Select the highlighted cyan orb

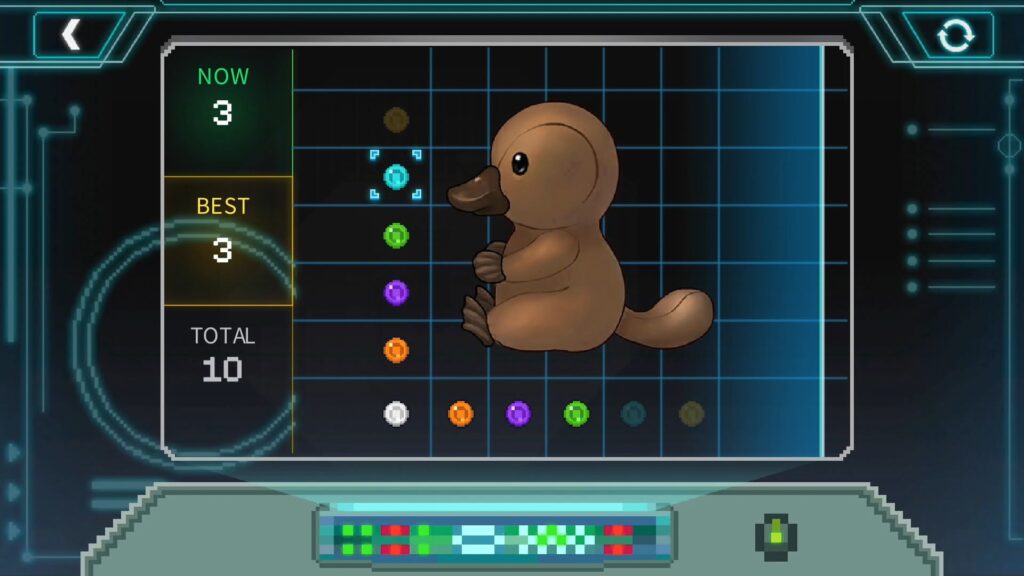(x=396, y=177)
